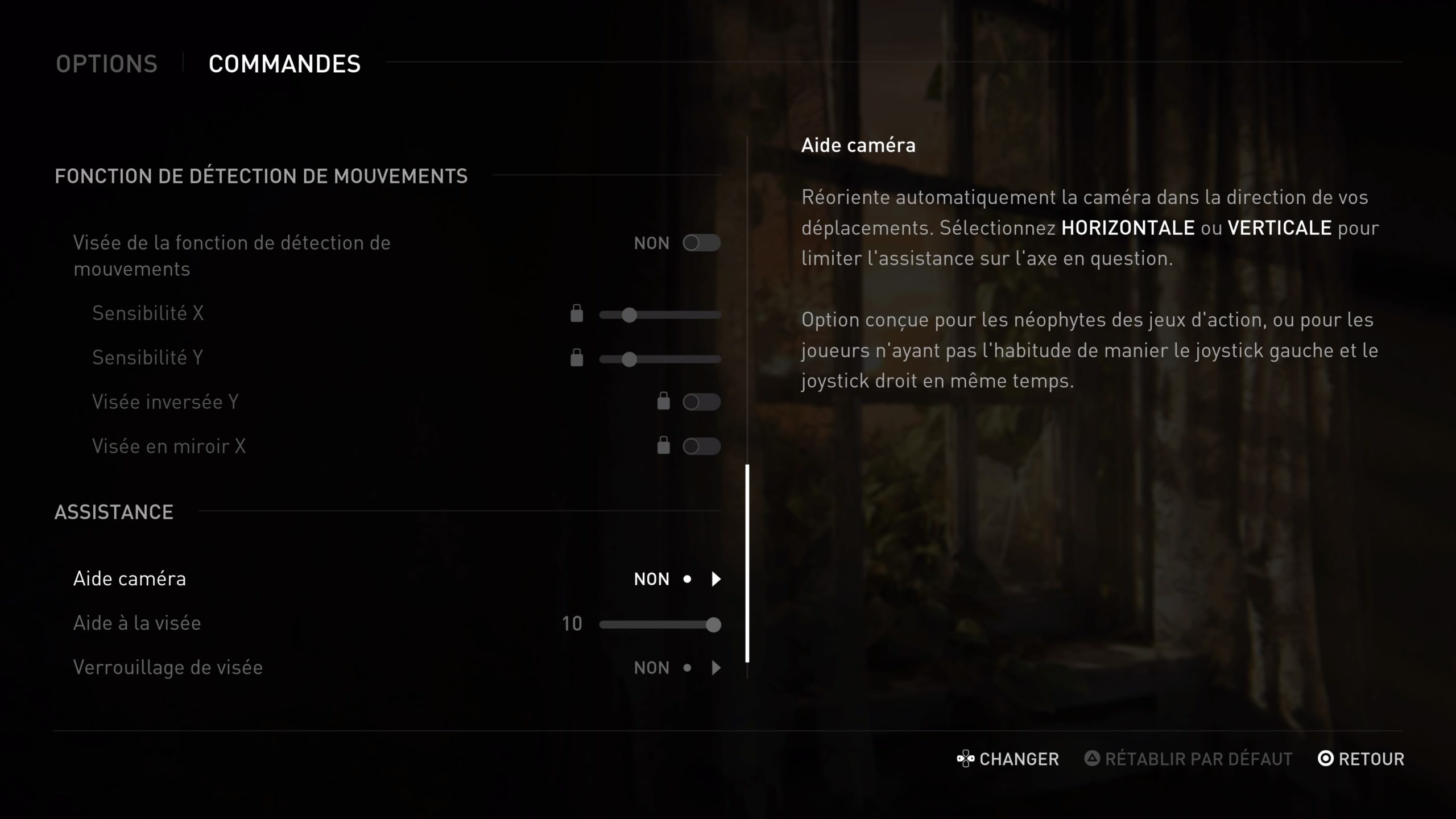
Task: Select the Sensibilité X setting label
Action: pyautogui.click(x=148, y=313)
